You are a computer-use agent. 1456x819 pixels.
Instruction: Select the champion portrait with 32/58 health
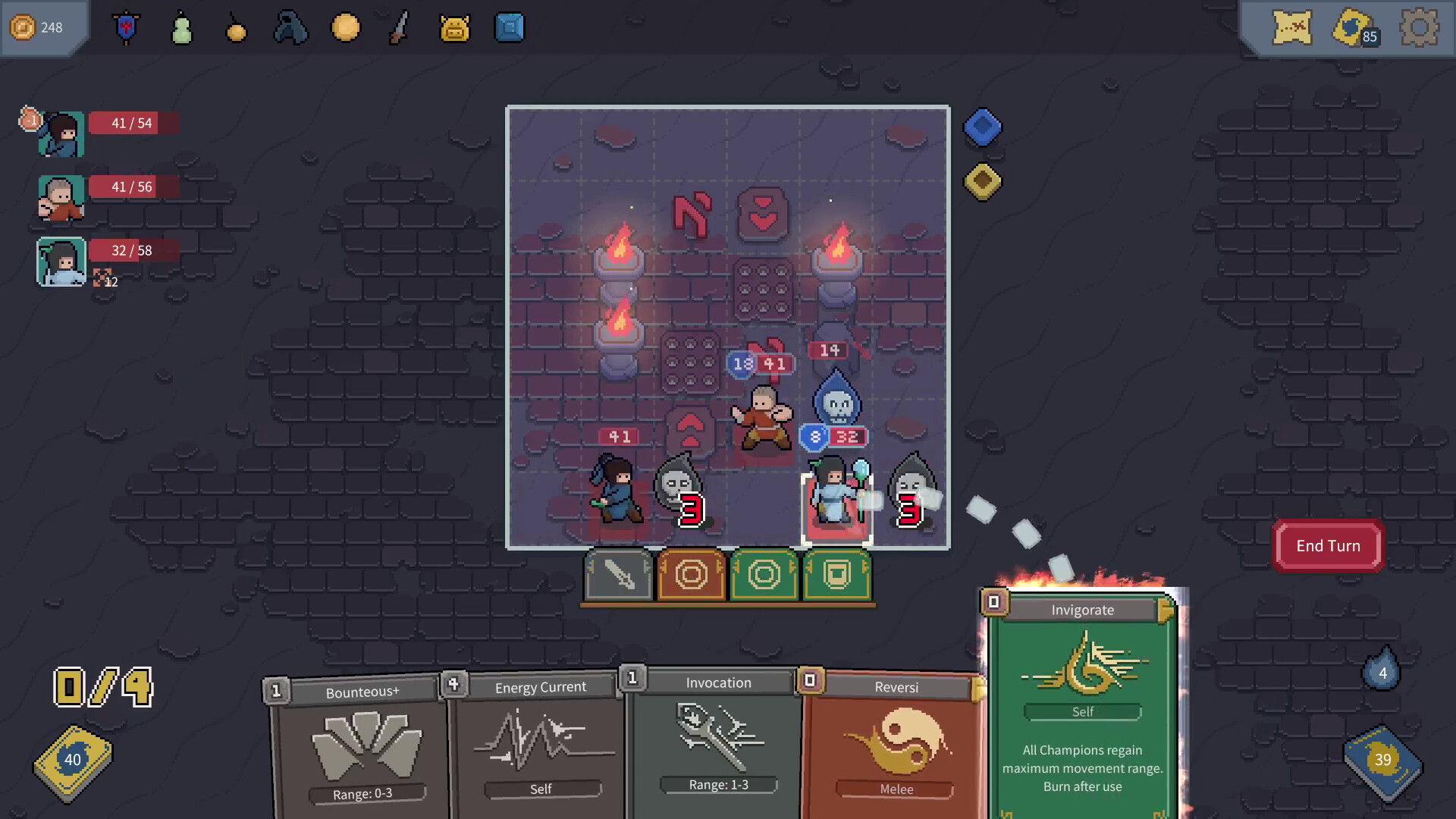point(61,261)
